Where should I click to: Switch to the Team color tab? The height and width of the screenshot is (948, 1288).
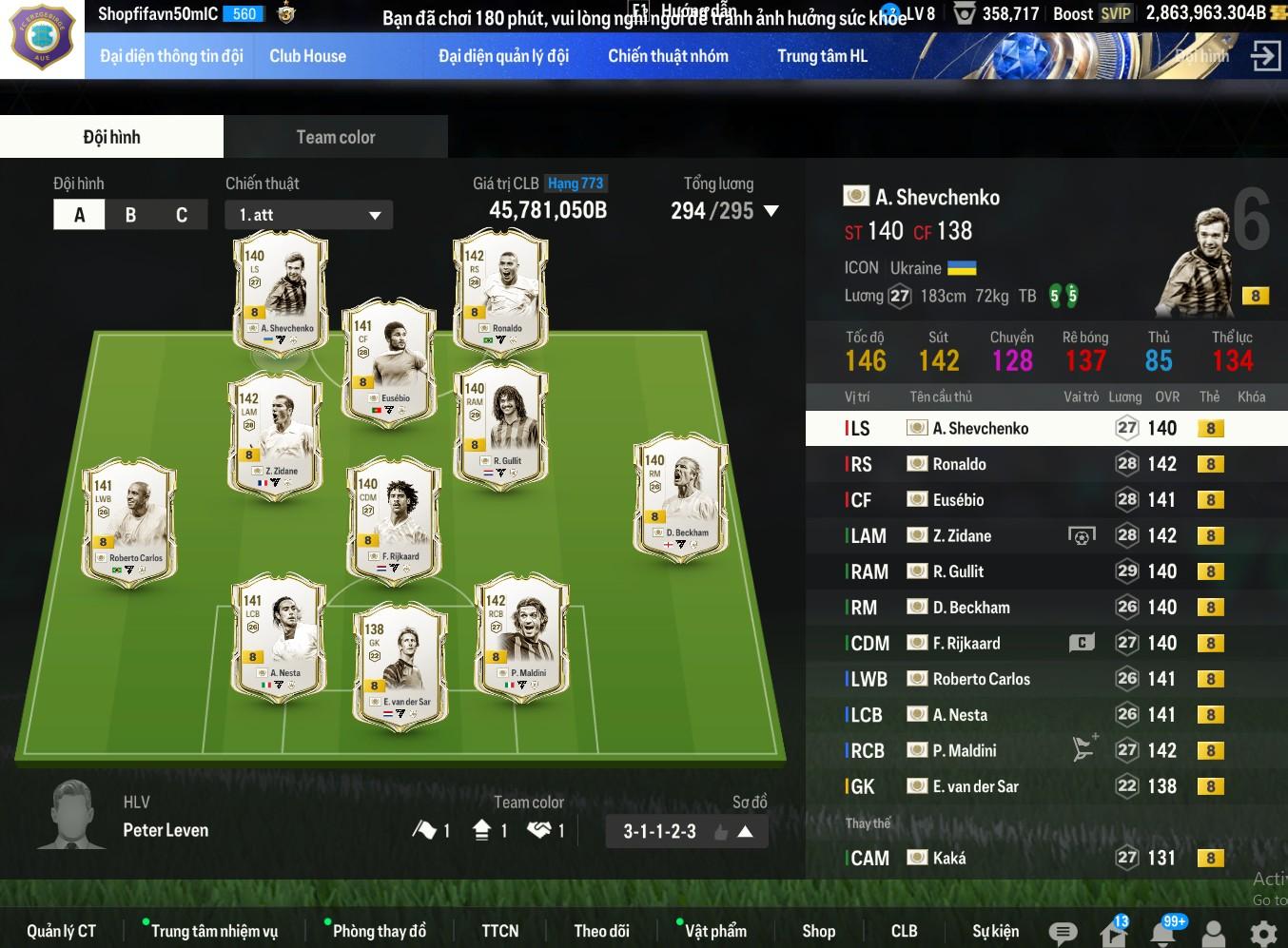(335, 137)
